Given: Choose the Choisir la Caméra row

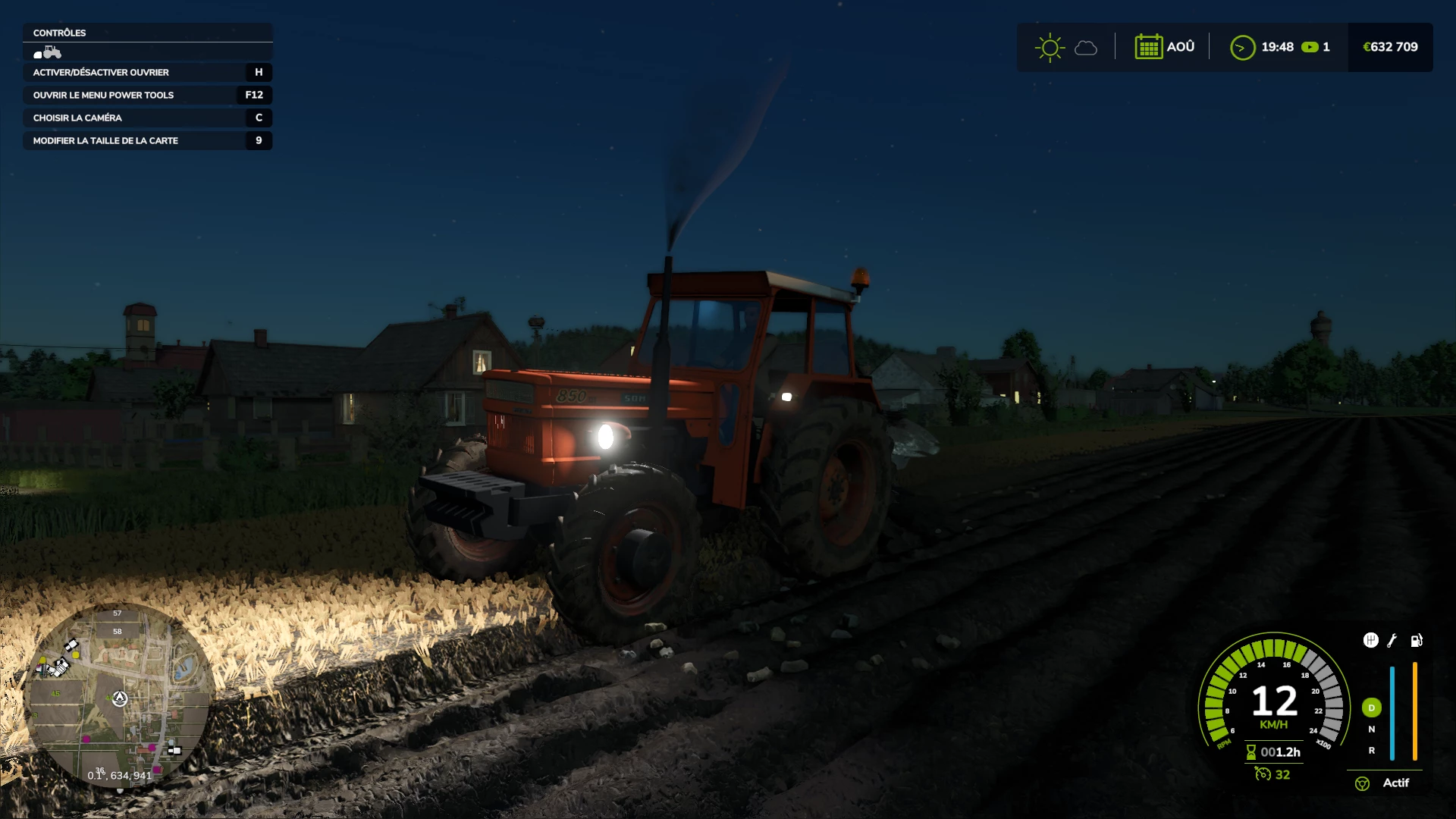Looking at the screenshot, I should click(147, 118).
